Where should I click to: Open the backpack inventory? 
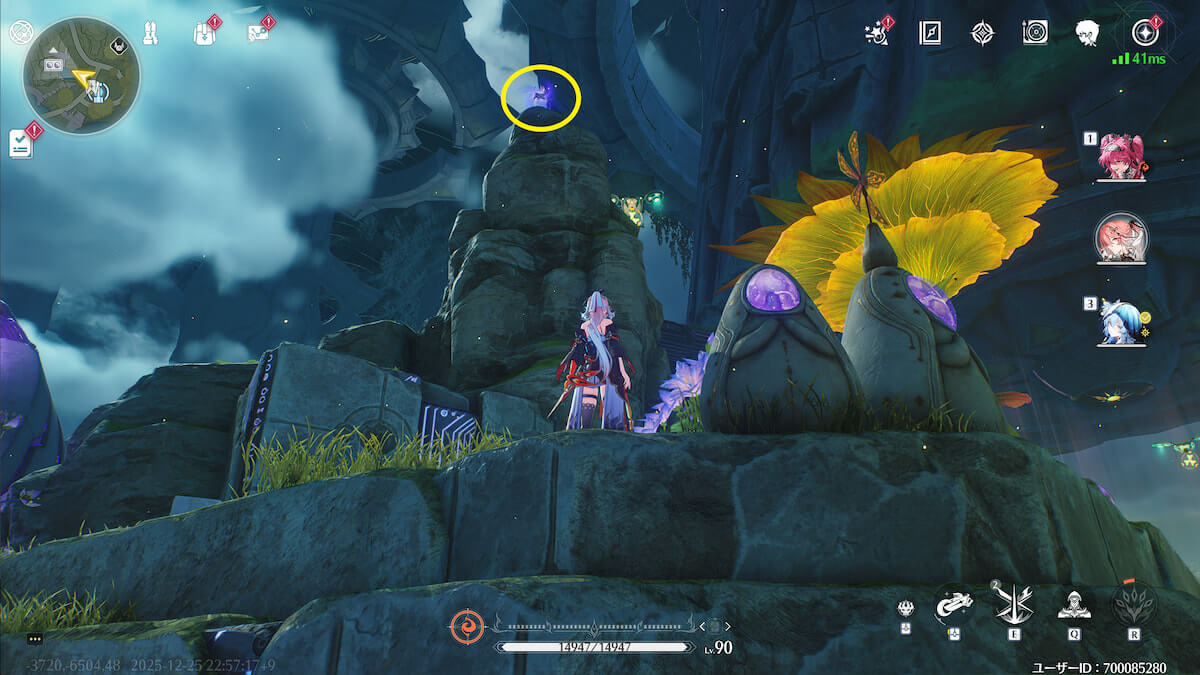coord(203,33)
